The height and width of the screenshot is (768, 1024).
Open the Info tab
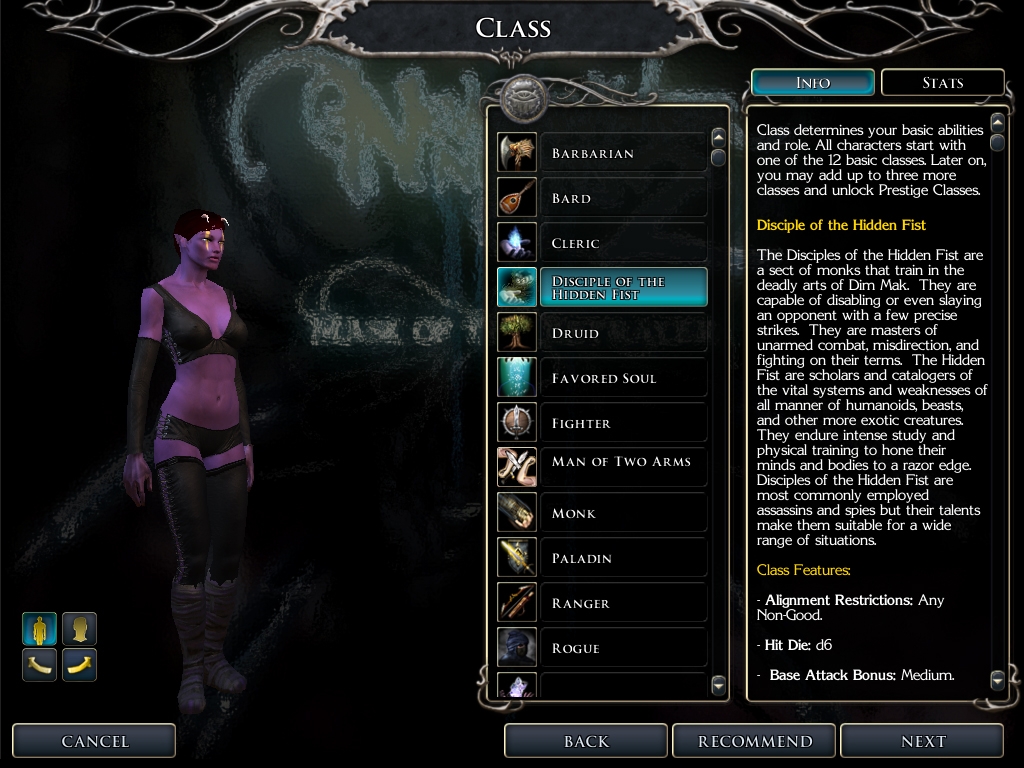pyautogui.click(x=813, y=83)
